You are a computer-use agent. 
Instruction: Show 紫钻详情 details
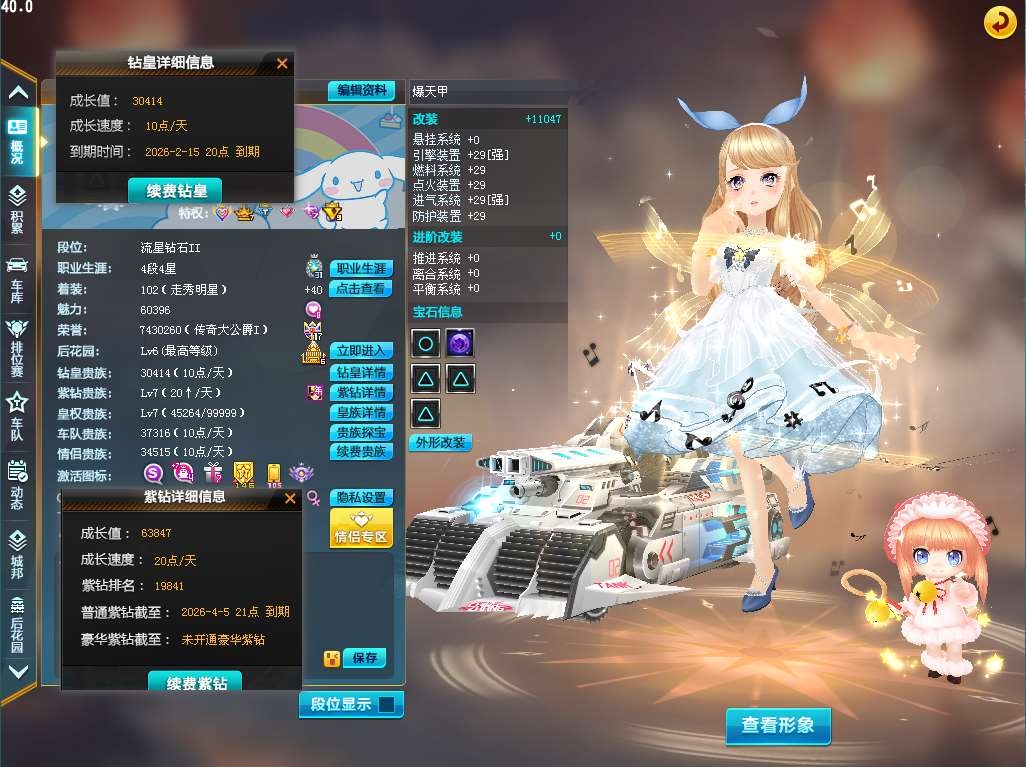coord(360,393)
